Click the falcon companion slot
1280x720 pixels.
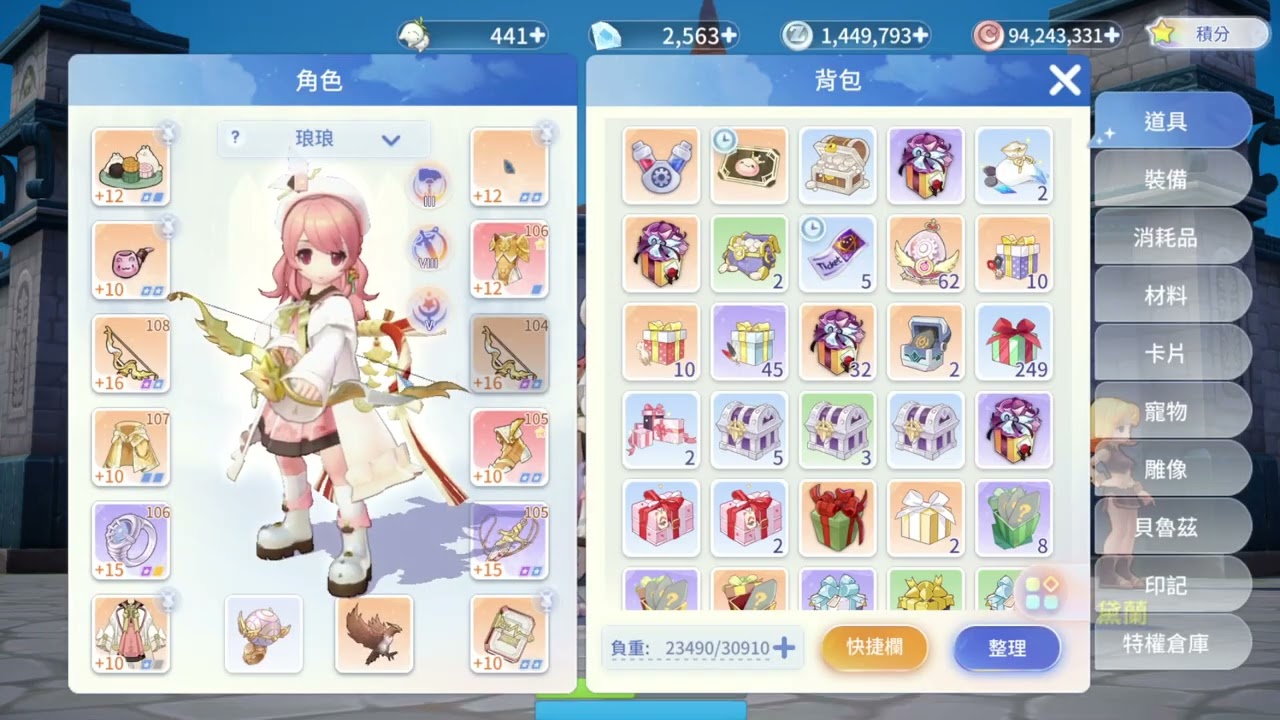(x=373, y=634)
